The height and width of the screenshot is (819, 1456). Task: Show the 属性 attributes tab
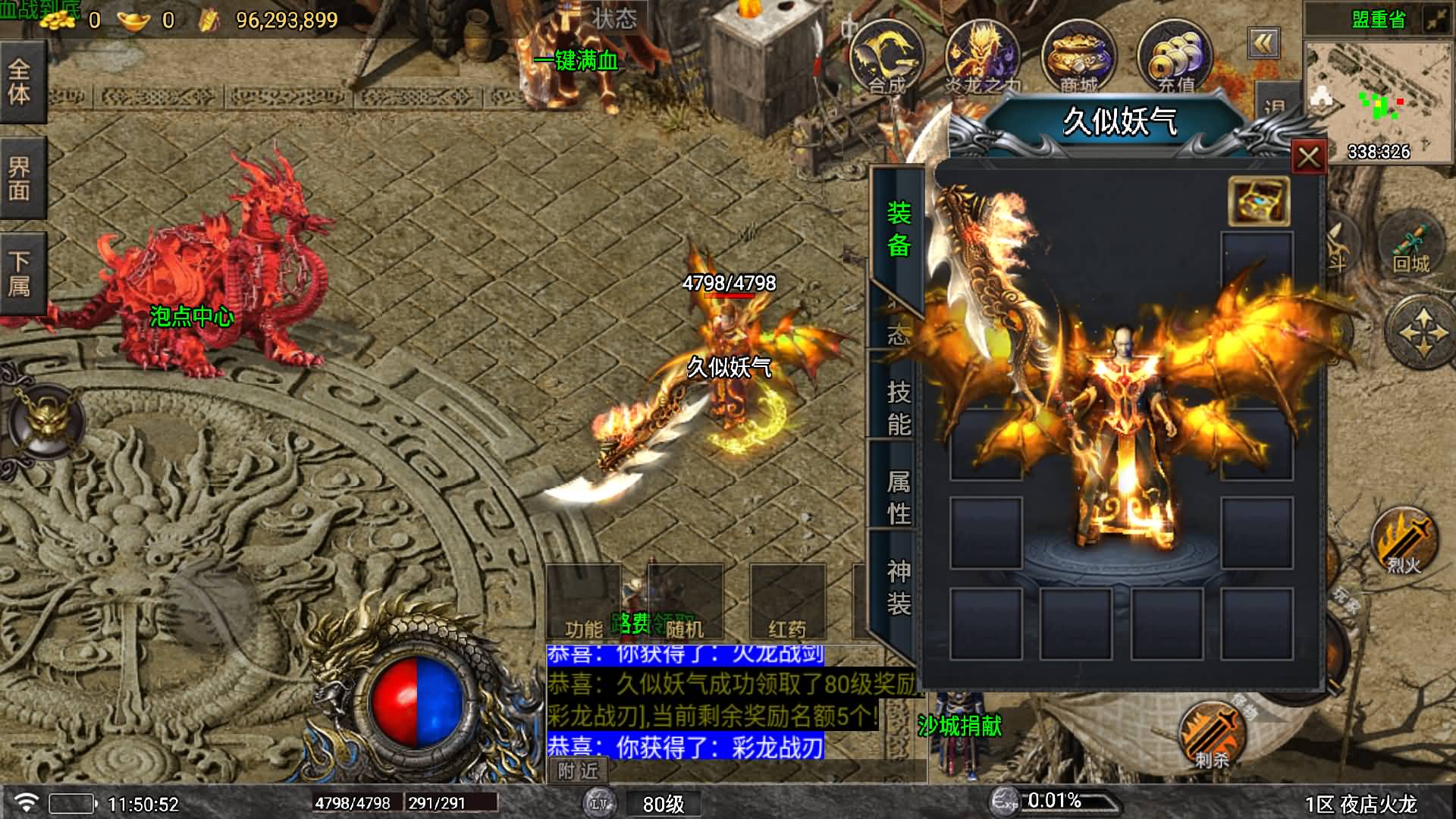point(899,497)
